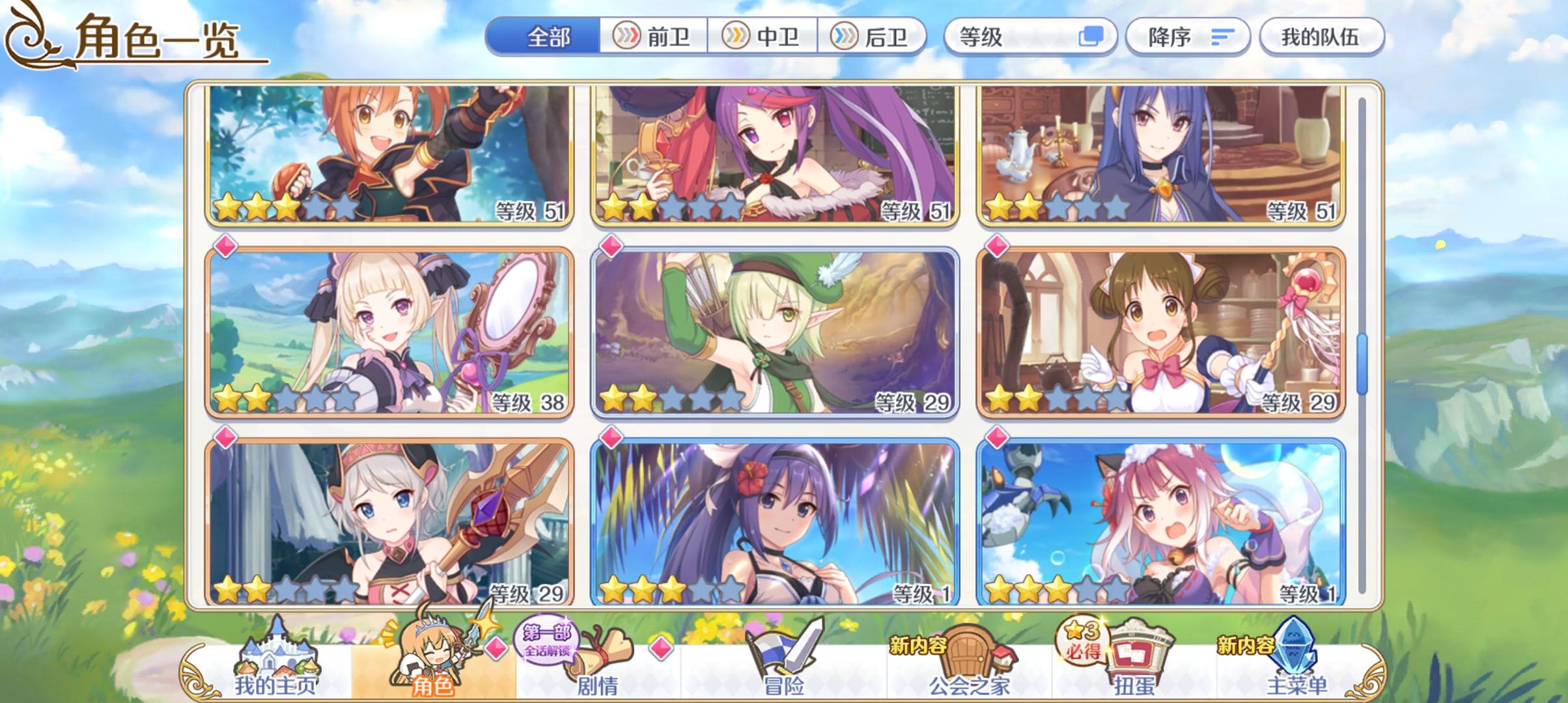Screen dimensions: 1568x703
Task: Click the pink gem marker on the elf archer card
Action: pos(612,246)
